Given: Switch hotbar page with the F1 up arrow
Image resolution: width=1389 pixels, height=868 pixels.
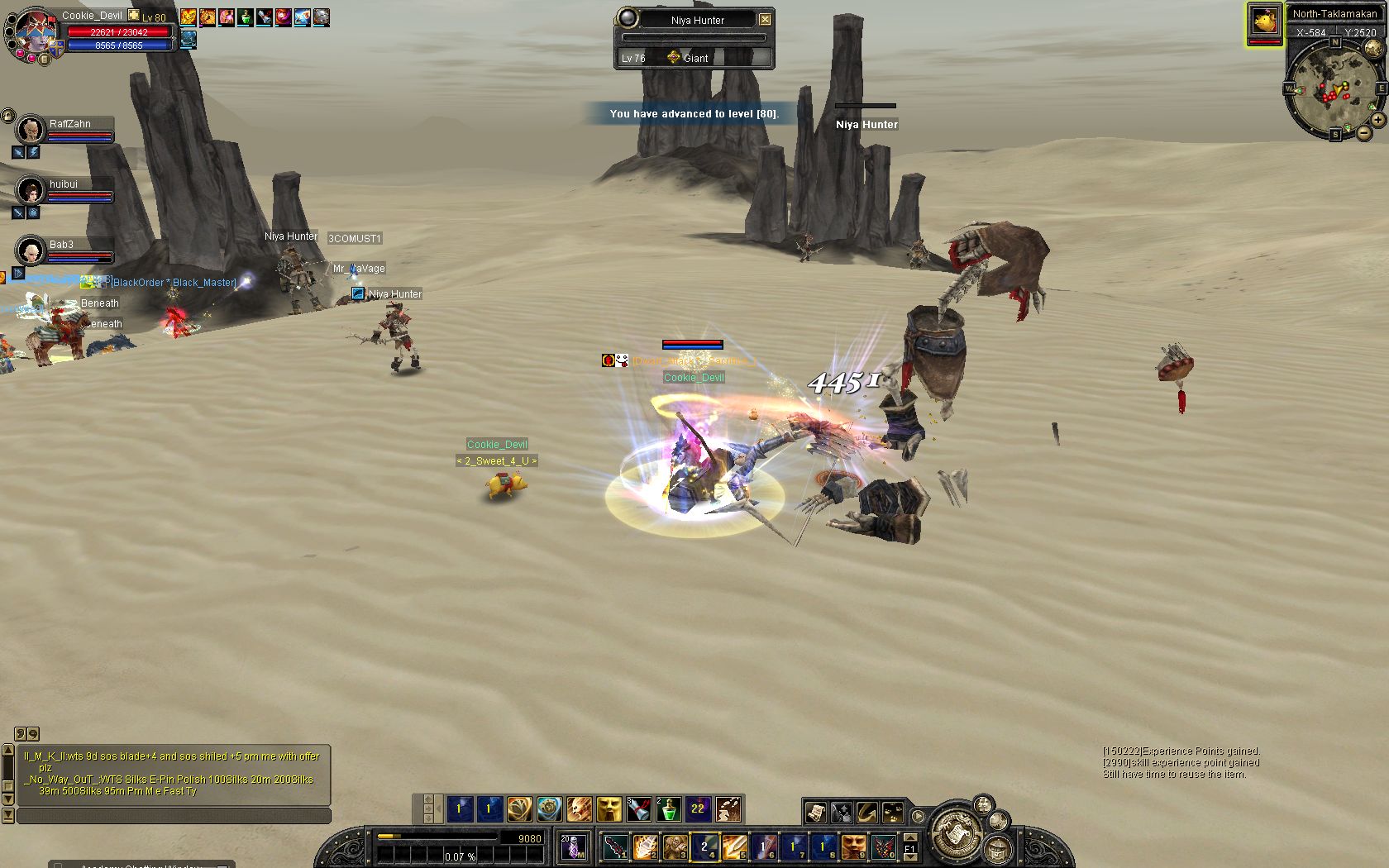Looking at the screenshot, I should point(909,838).
